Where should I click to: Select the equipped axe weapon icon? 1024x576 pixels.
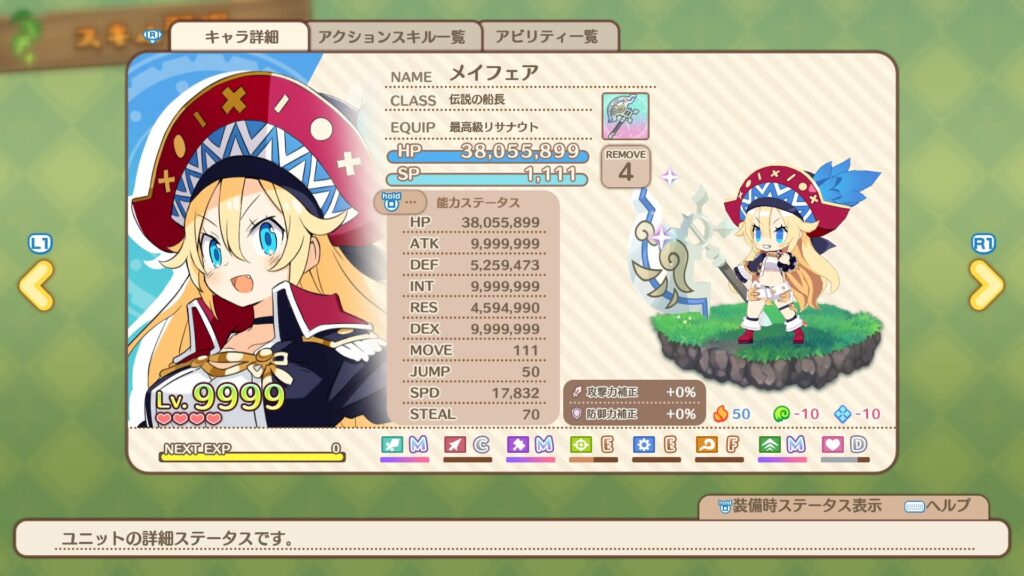pyautogui.click(x=625, y=117)
